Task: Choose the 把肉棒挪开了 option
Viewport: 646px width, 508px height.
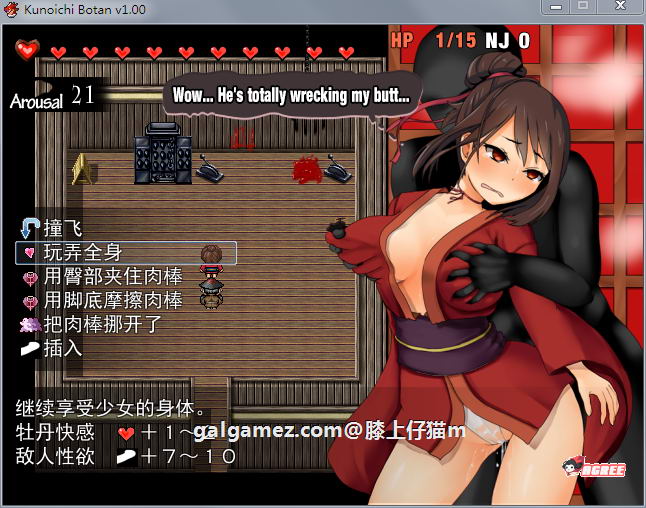Action: pos(100,324)
